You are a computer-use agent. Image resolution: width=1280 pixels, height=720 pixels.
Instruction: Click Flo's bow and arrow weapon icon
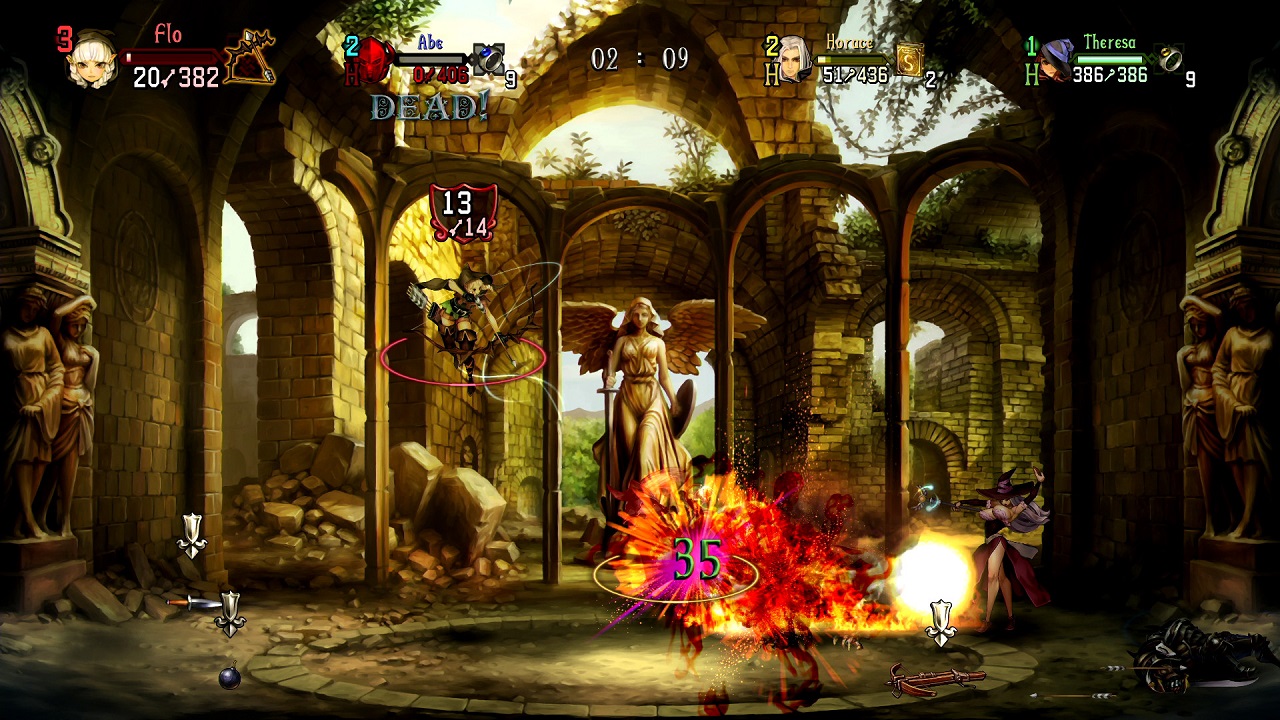(248, 58)
